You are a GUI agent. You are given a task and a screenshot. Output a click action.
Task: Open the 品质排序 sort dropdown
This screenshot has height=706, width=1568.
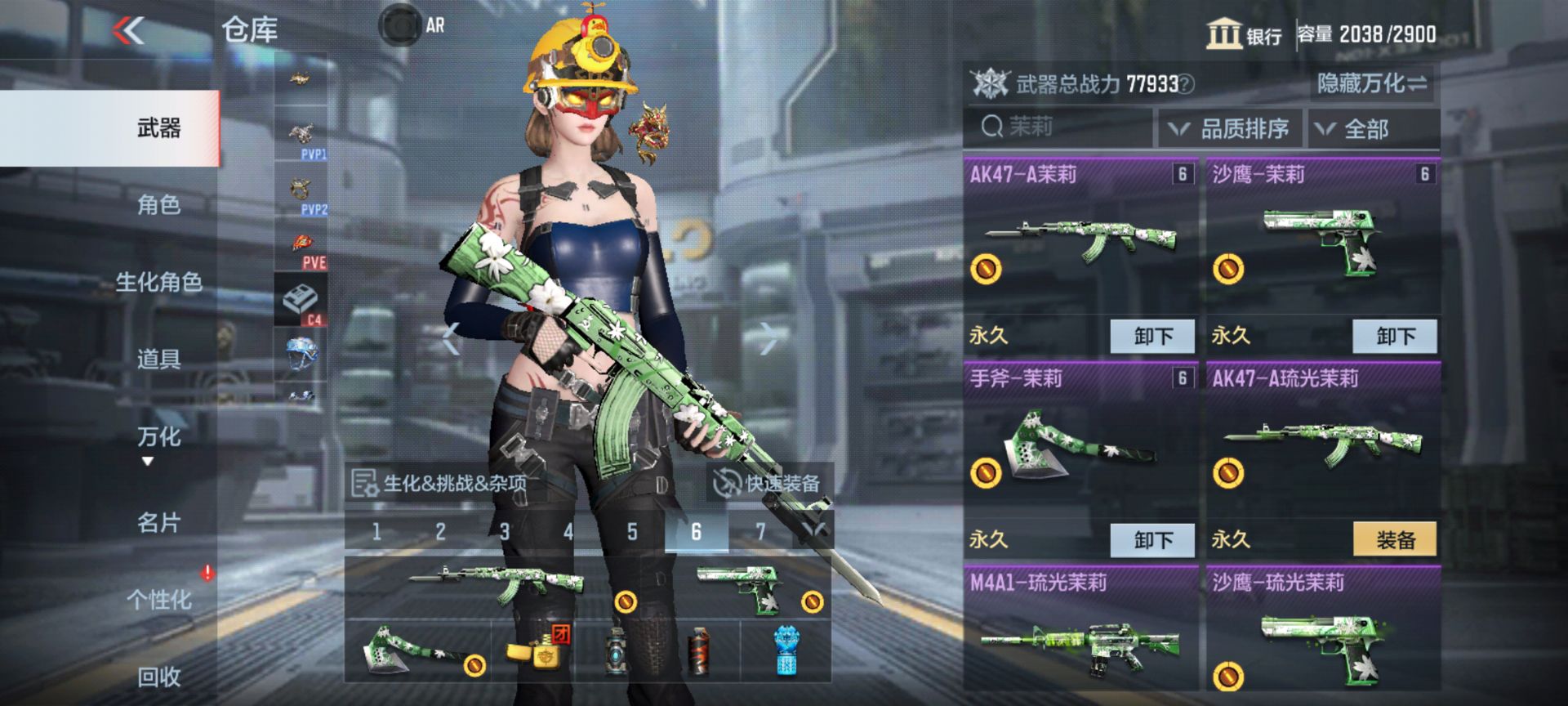point(1231,129)
